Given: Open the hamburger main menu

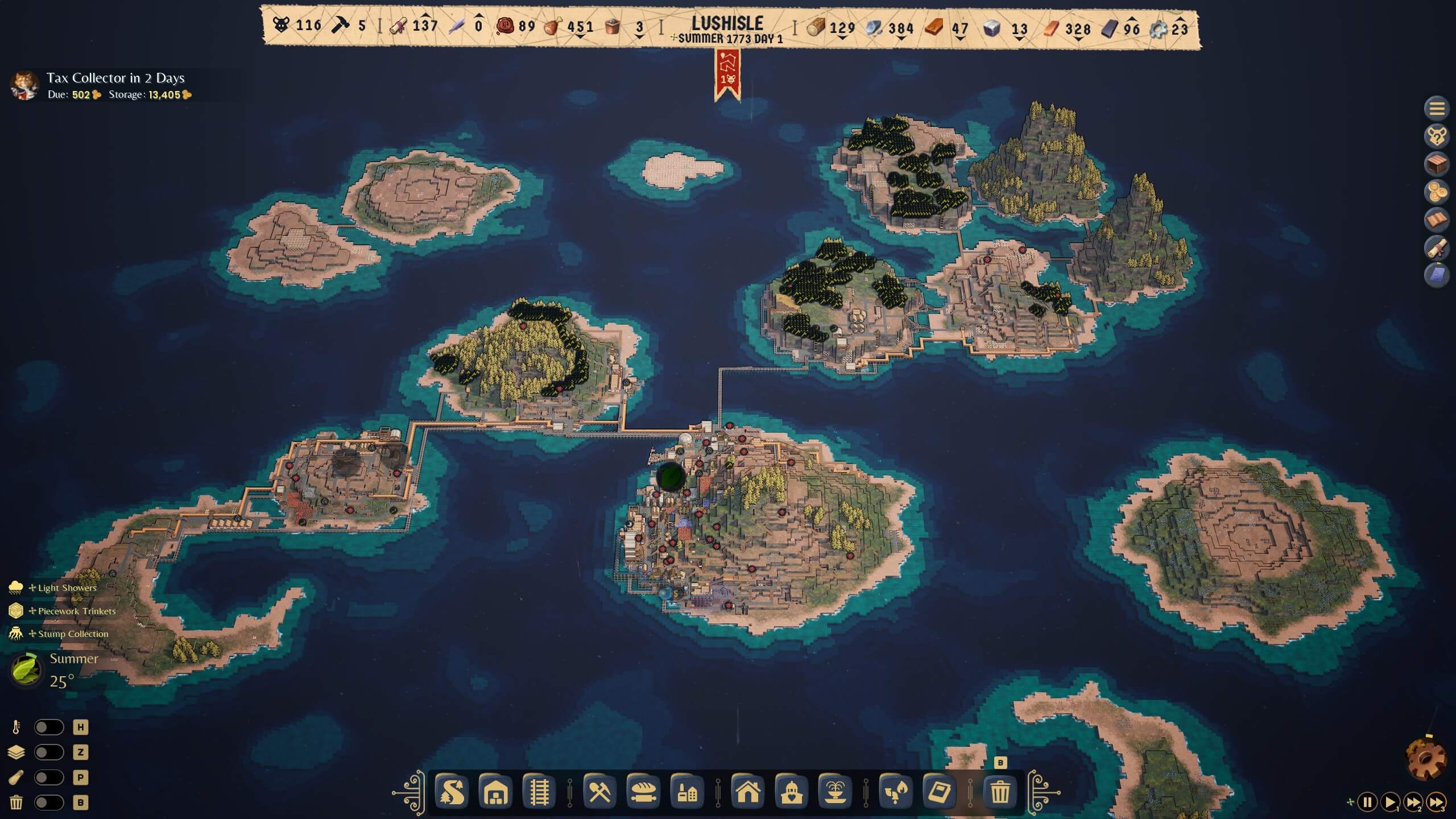Looking at the screenshot, I should pos(1438,108).
